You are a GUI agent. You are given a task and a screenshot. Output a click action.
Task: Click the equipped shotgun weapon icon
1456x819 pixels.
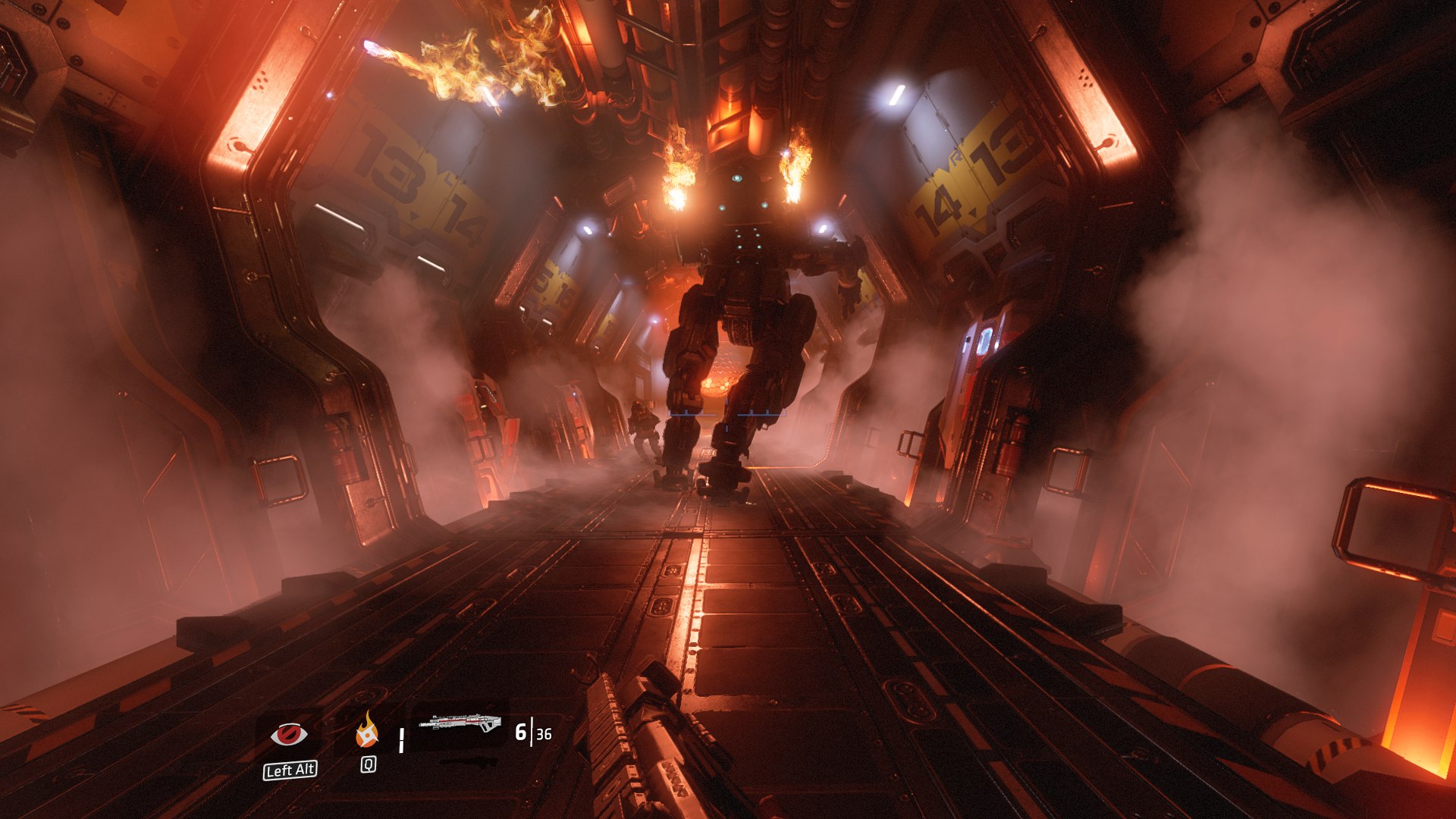point(460,723)
